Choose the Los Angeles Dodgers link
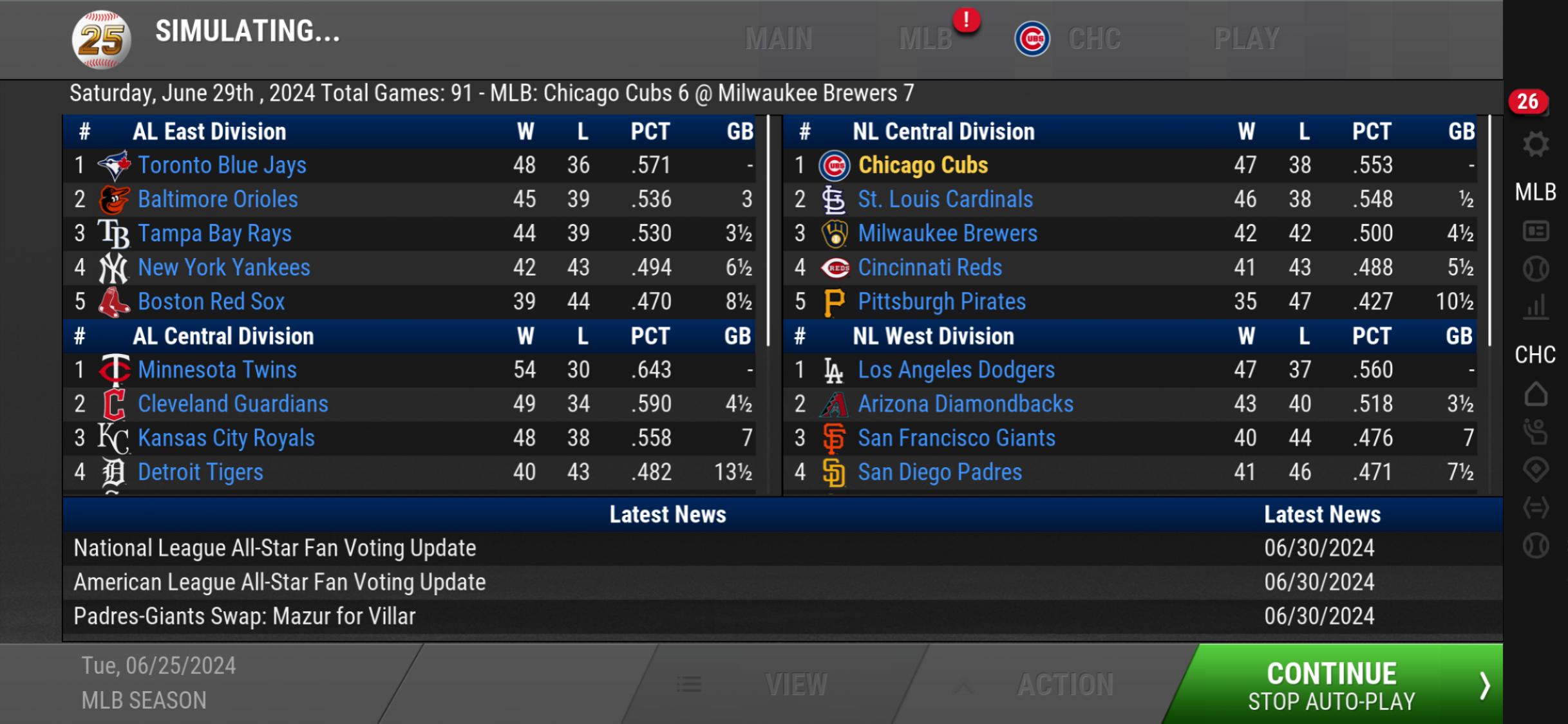1568x724 pixels. [956, 370]
